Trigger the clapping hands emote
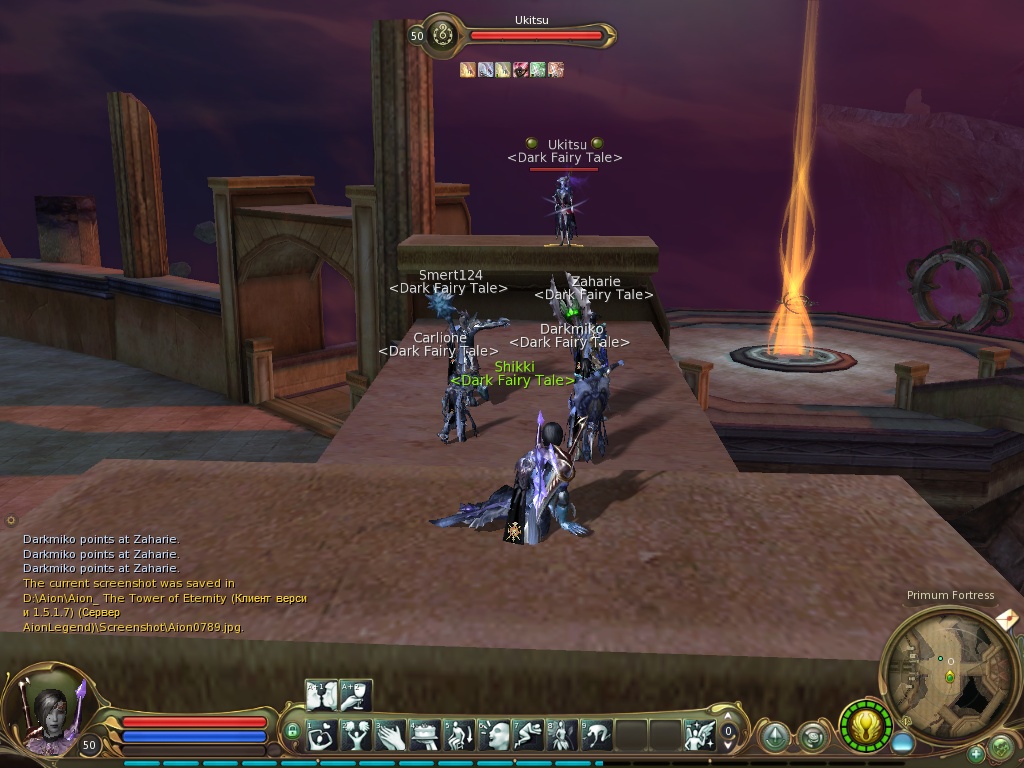The height and width of the screenshot is (768, 1024). (x=391, y=736)
